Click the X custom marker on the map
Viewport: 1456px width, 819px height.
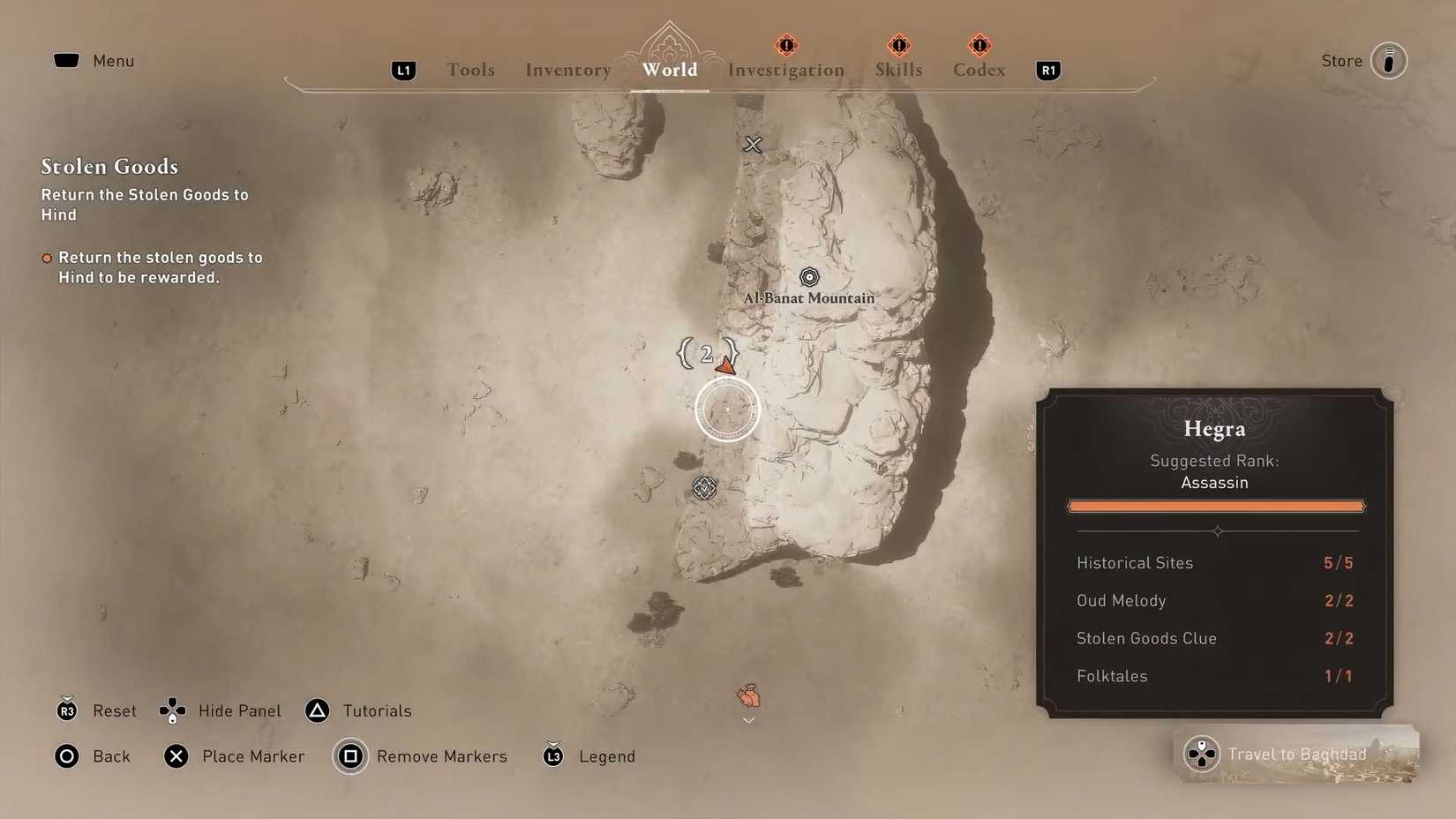tap(752, 145)
